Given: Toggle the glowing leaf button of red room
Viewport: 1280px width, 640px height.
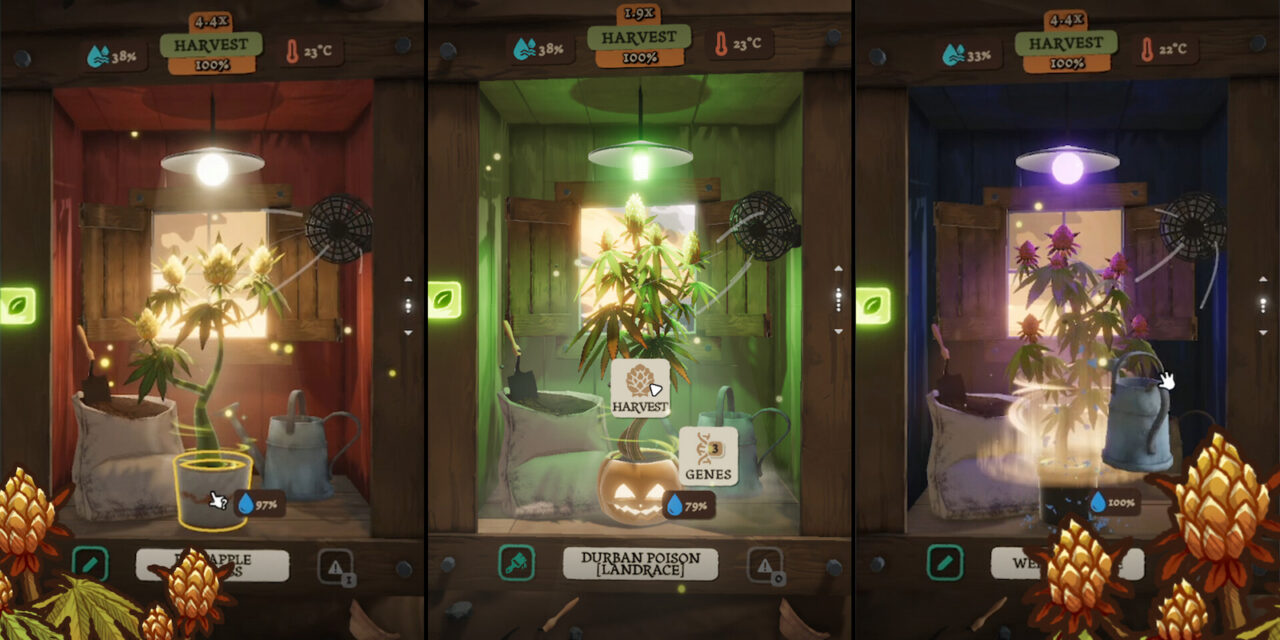Looking at the screenshot, I should tap(17, 306).
